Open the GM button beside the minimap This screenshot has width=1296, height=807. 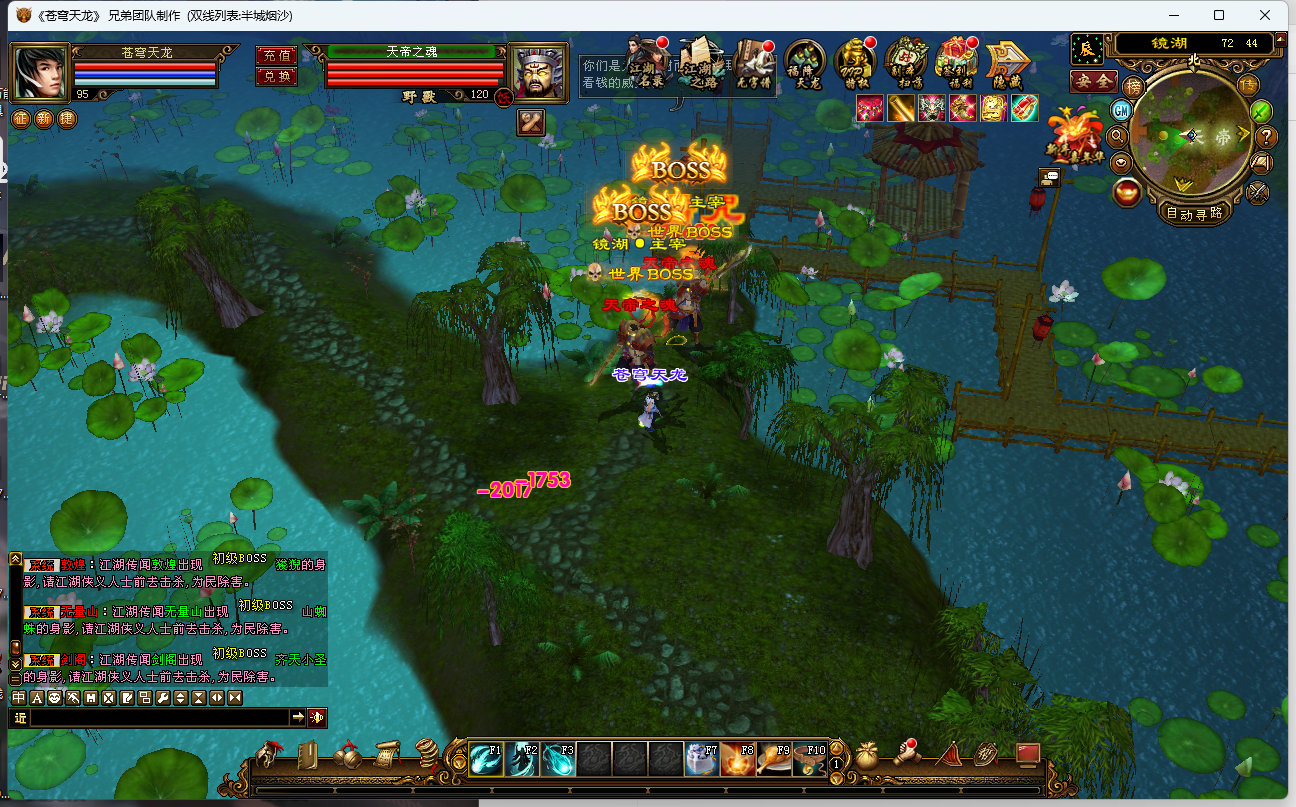pyautogui.click(x=1121, y=110)
